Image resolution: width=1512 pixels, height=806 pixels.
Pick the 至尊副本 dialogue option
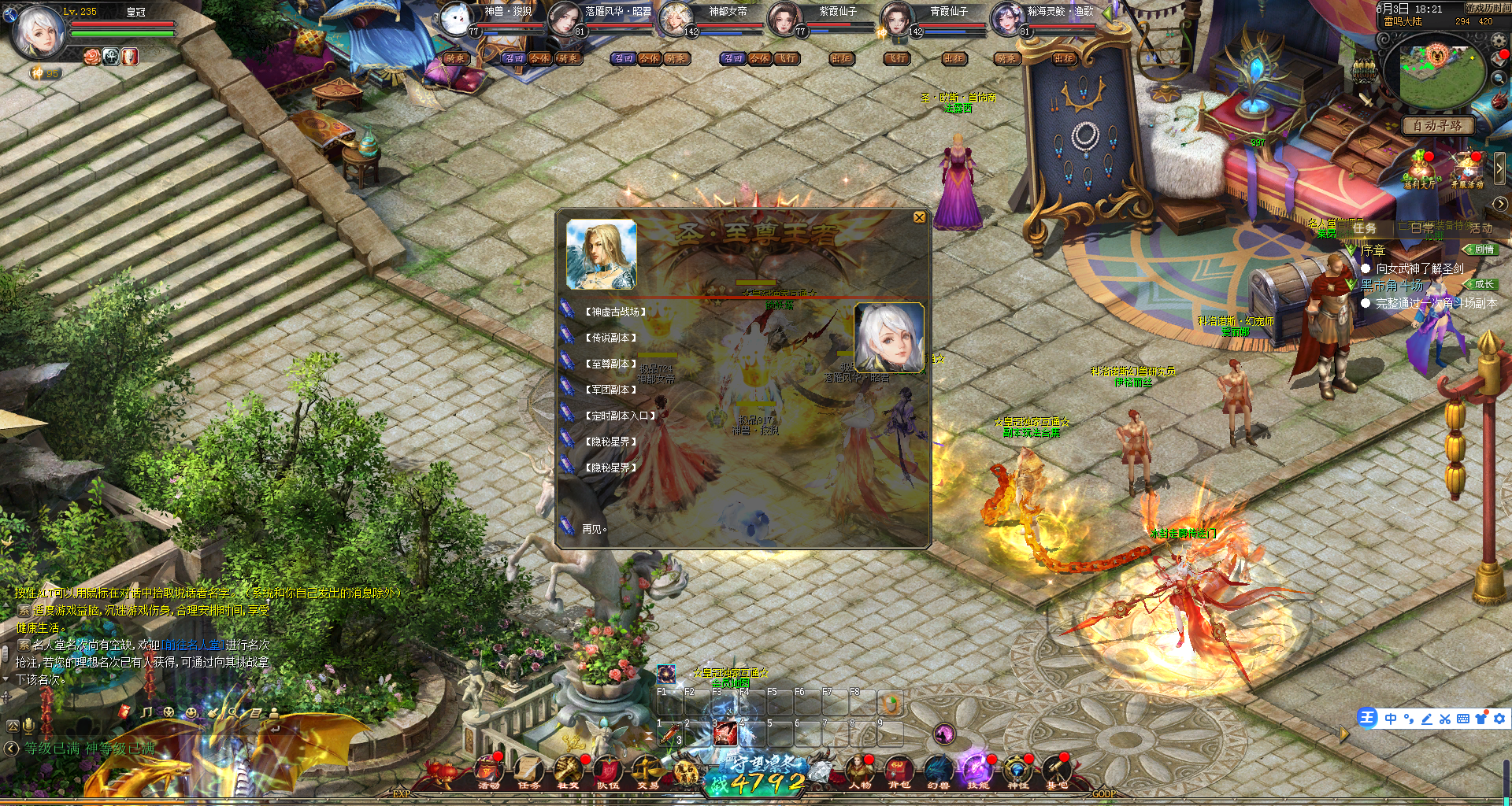pyautogui.click(x=610, y=364)
